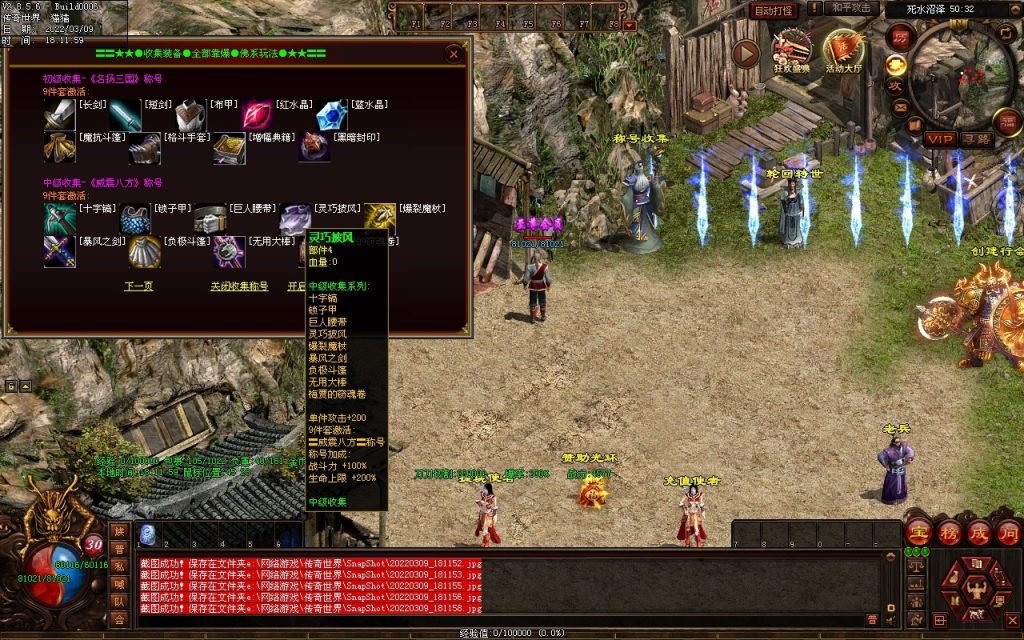This screenshot has height=640, width=1024.
Task: Open the 宝 treasure button
Action: pyautogui.click(x=918, y=531)
